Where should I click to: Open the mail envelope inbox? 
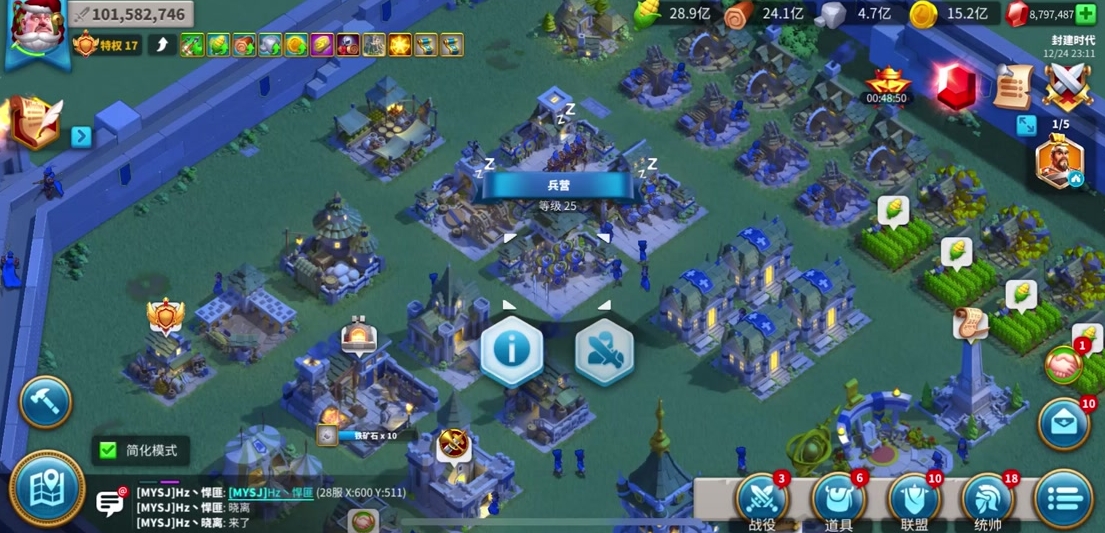[x=1064, y=424]
